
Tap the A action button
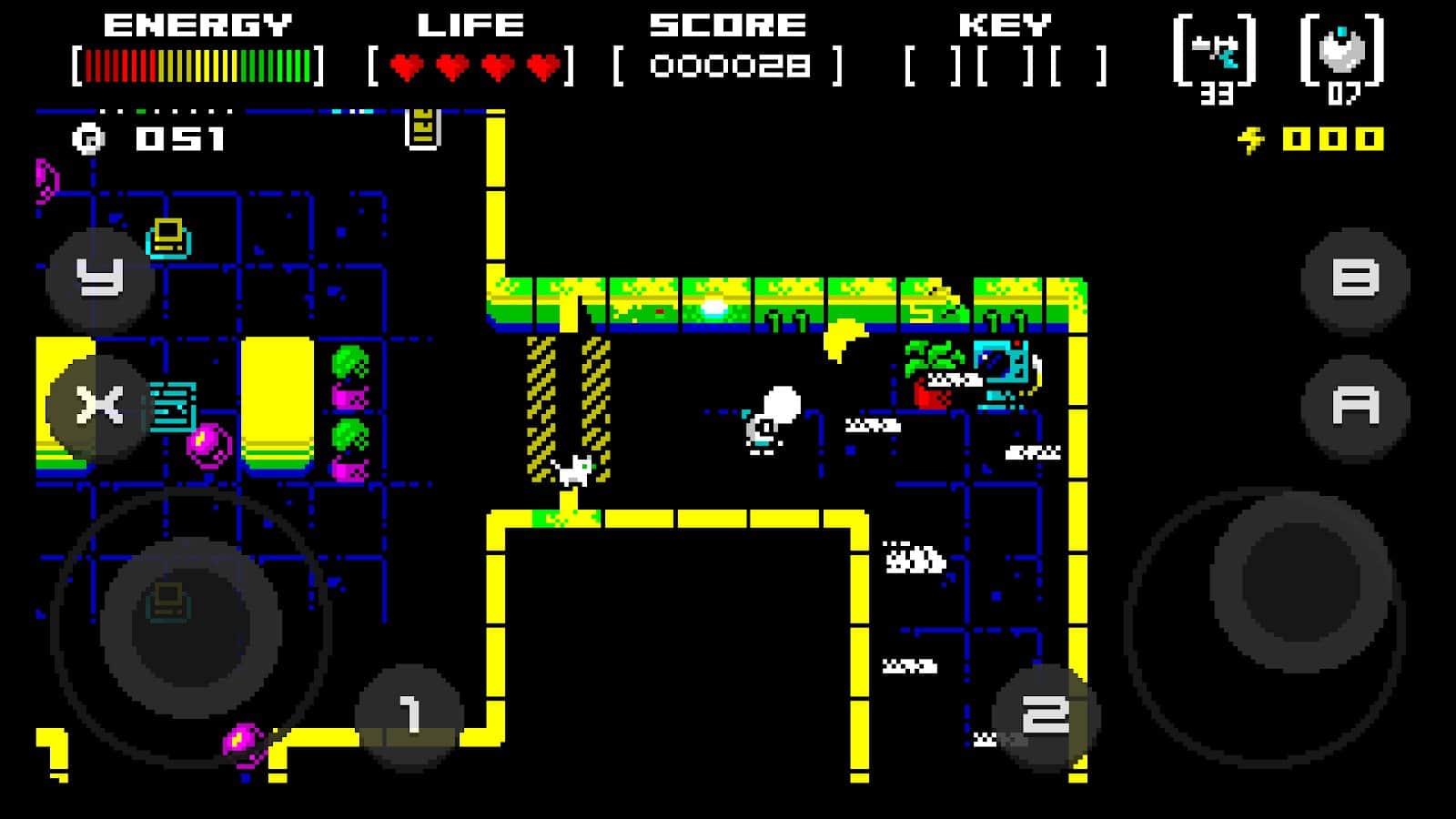pos(1355,406)
